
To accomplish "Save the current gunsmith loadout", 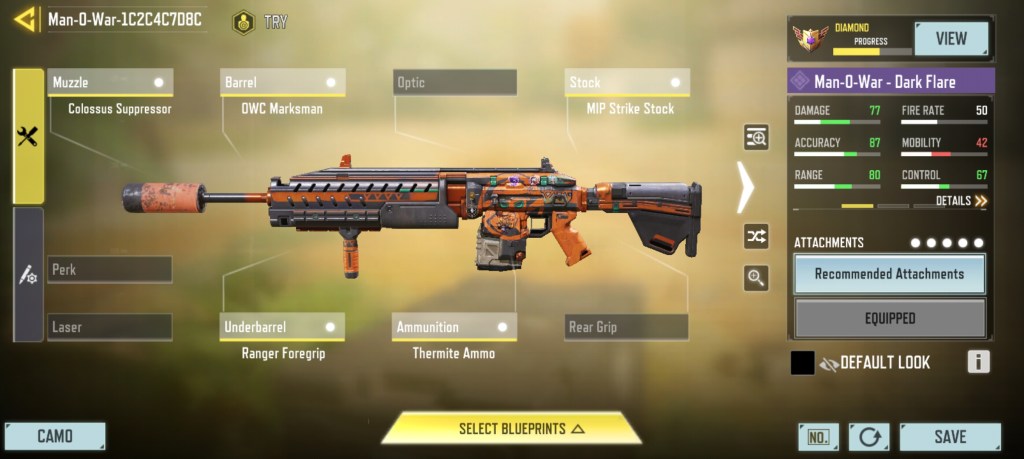I will tap(949, 436).
